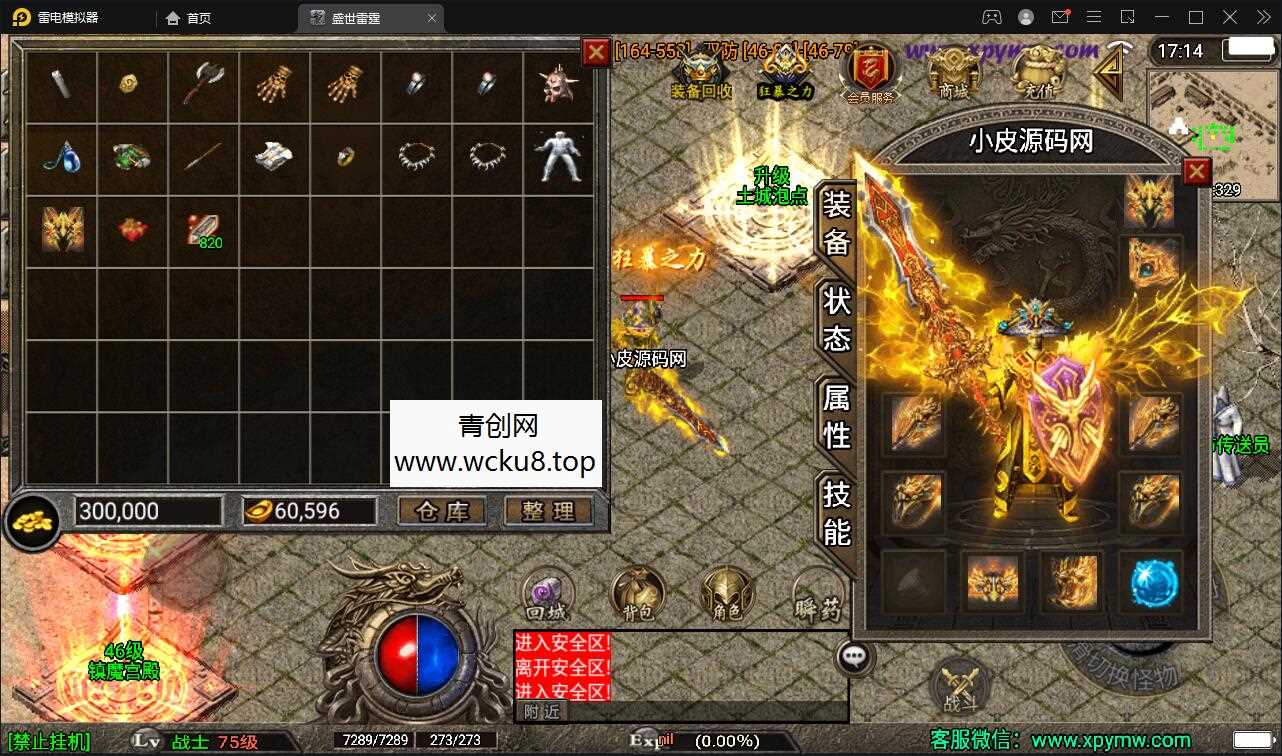This screenshot has height=756, width=1282.
Task: Open the 角色 character icon
Action: 726,594
